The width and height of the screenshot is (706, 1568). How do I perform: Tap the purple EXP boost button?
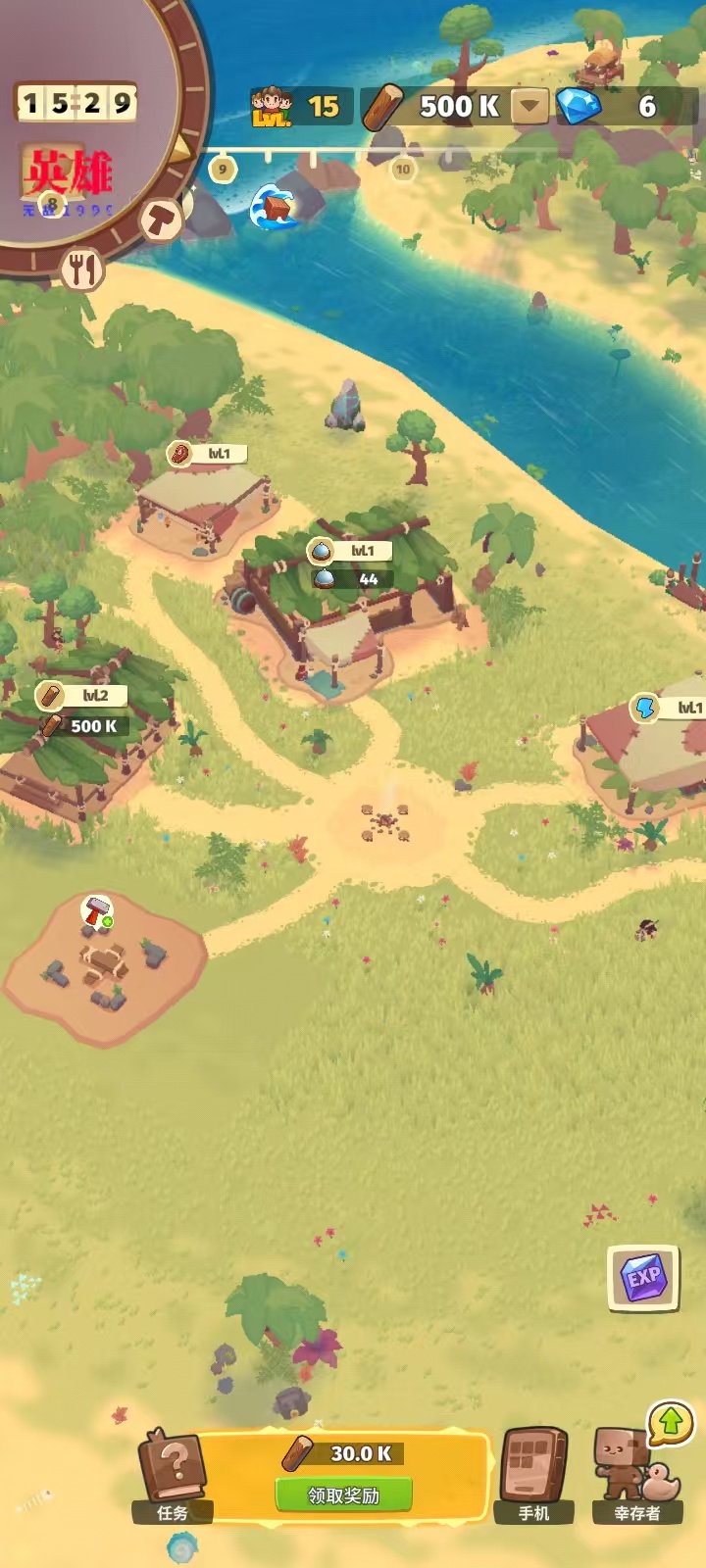tap(643, 1278)
